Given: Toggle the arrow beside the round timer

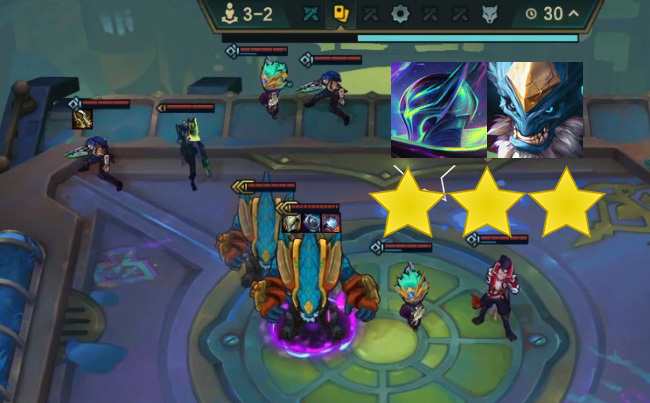Looking at the screenshot, I should (x=574, y=14).
